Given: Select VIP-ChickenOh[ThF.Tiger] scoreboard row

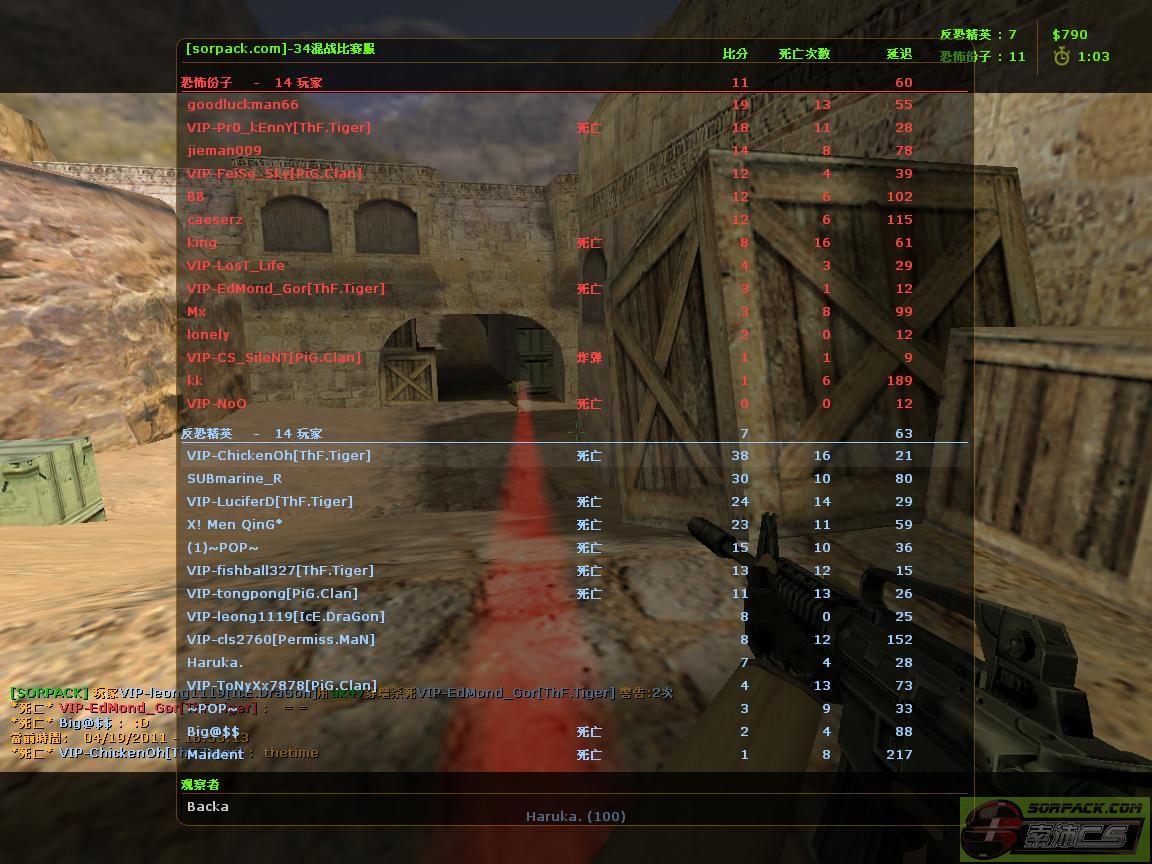Looking at the screenshot, I should click(278, 456).
